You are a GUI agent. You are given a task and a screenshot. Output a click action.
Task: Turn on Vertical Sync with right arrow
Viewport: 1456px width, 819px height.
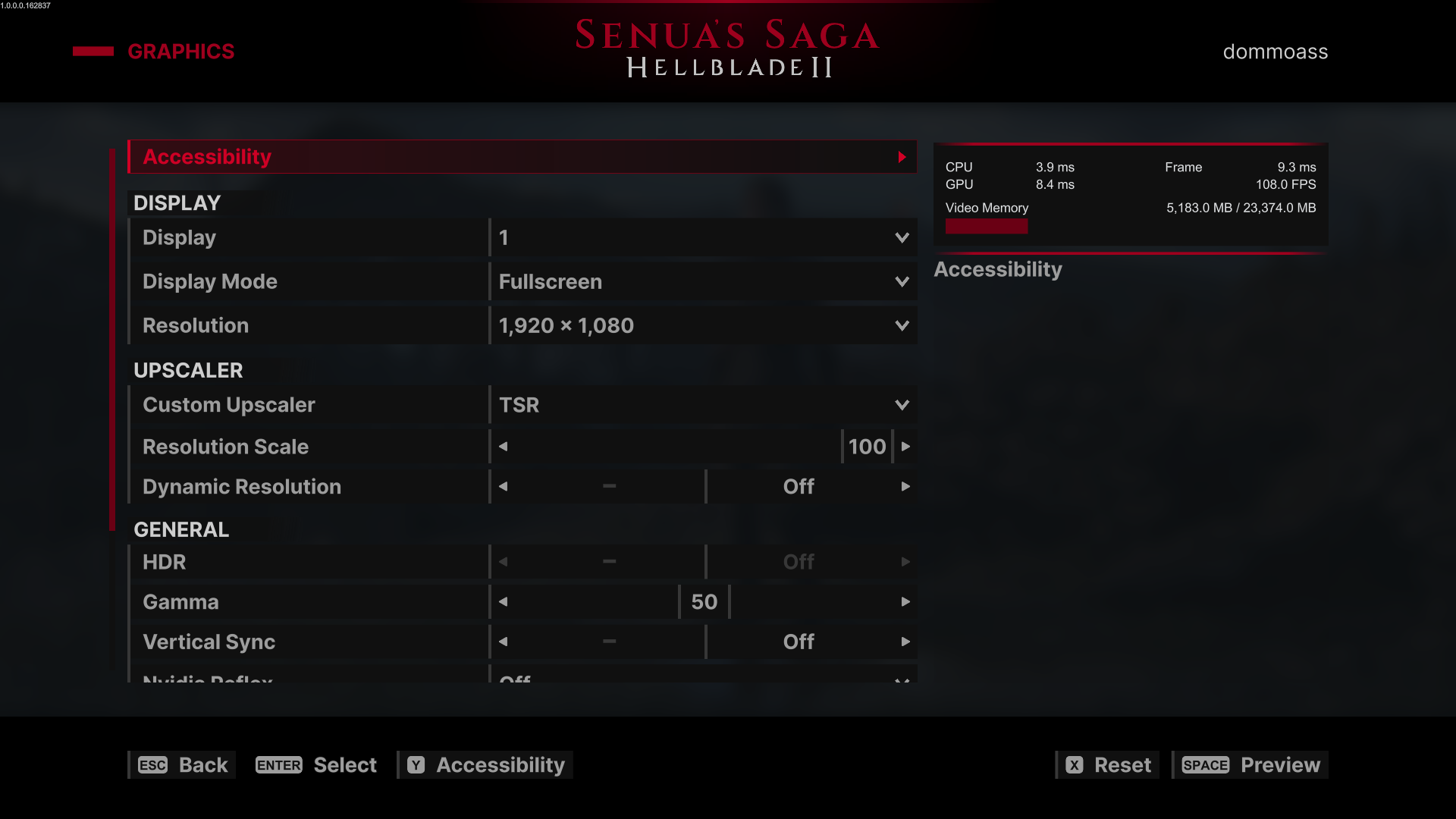905,642
